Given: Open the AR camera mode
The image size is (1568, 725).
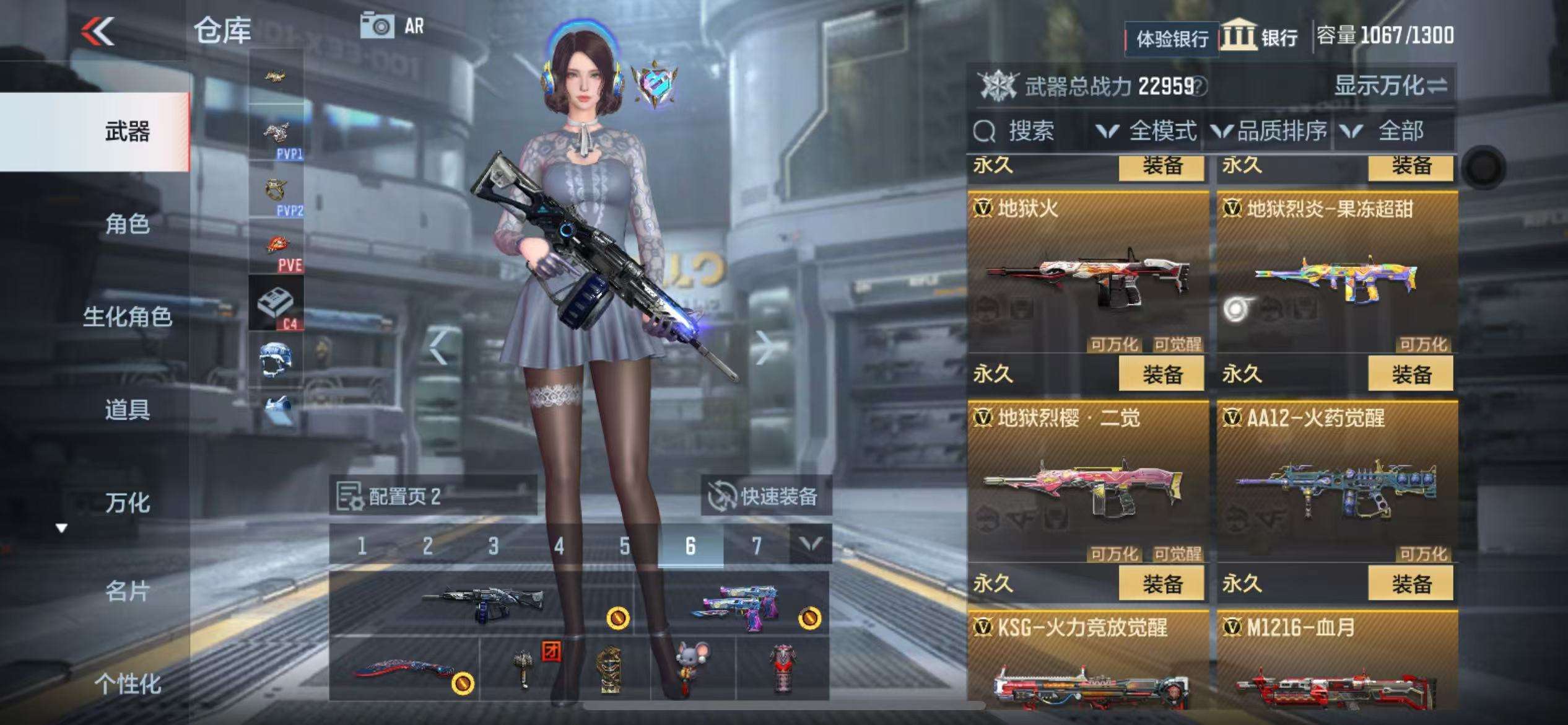Looking at the screenshot, I should [x=393, y=26].
